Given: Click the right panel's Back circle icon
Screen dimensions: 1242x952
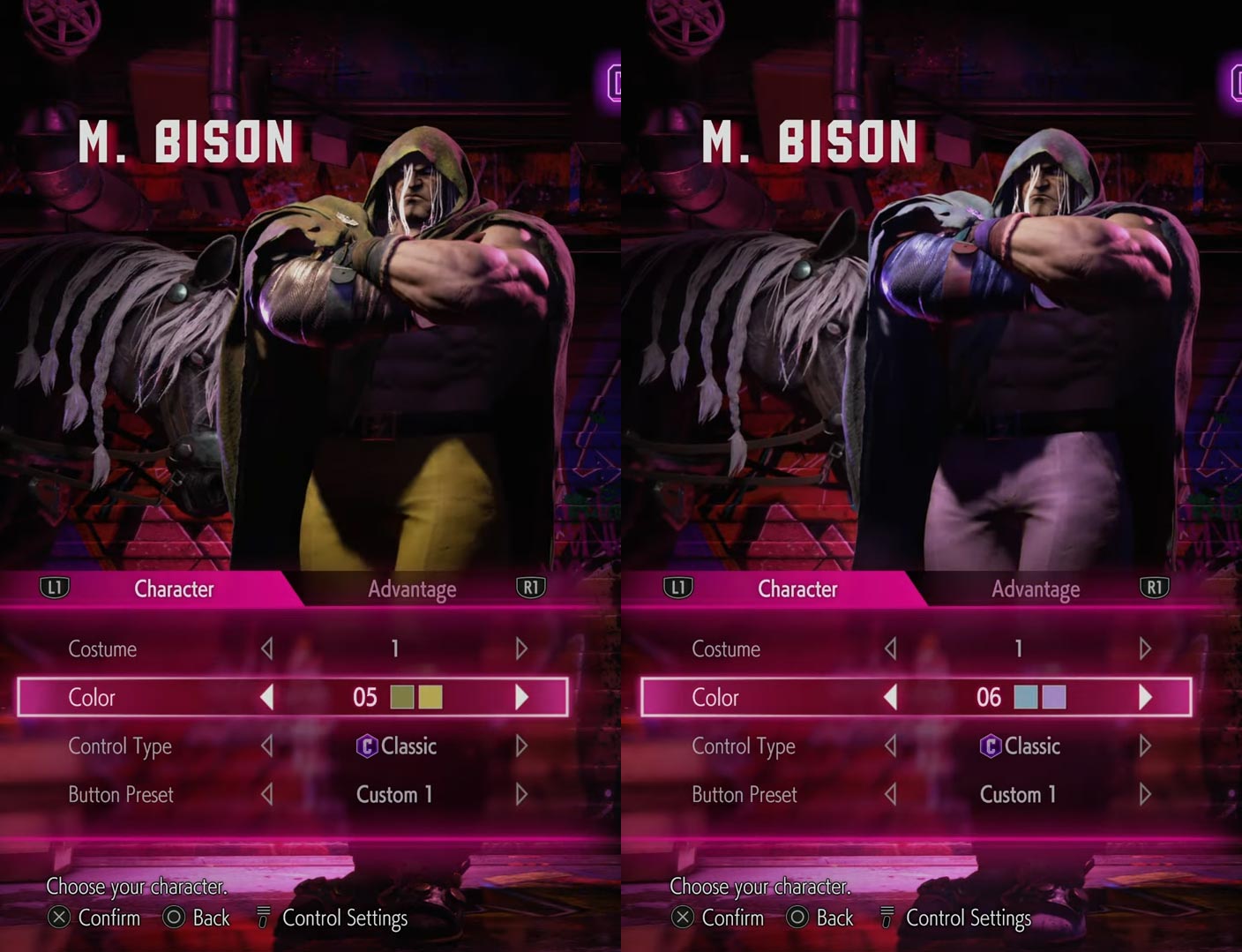Looking at the screenshot, I should click(797, 918).
